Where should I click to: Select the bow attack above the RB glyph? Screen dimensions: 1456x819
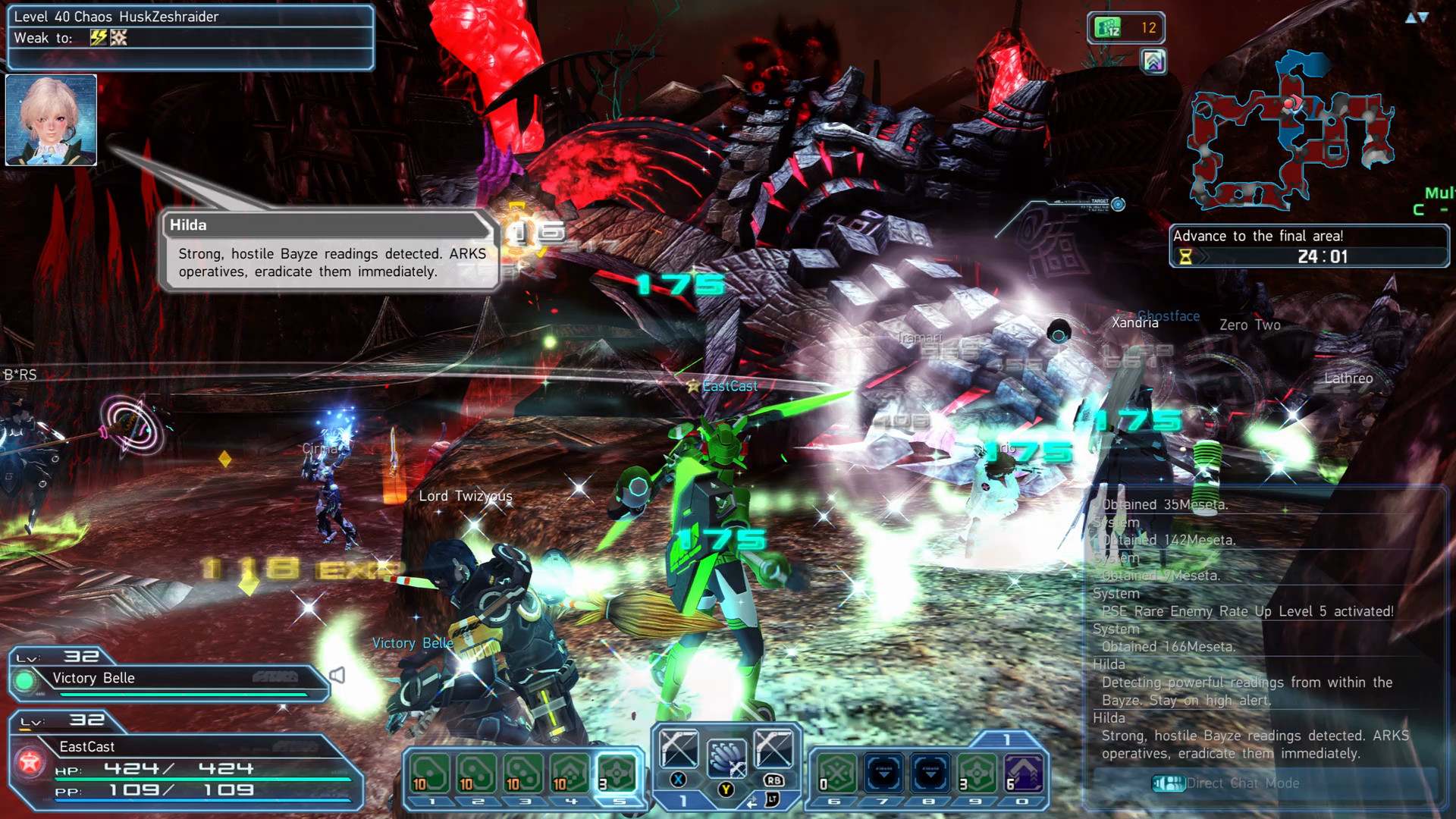773,748
